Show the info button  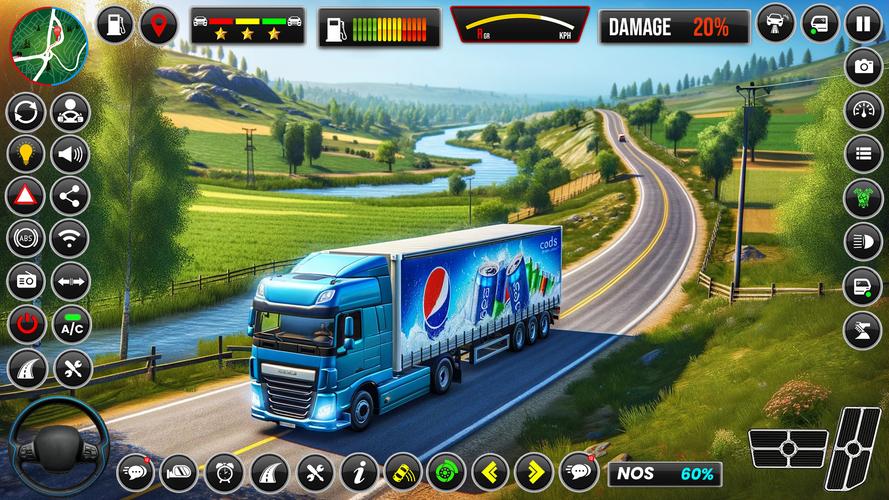point(359,471)
